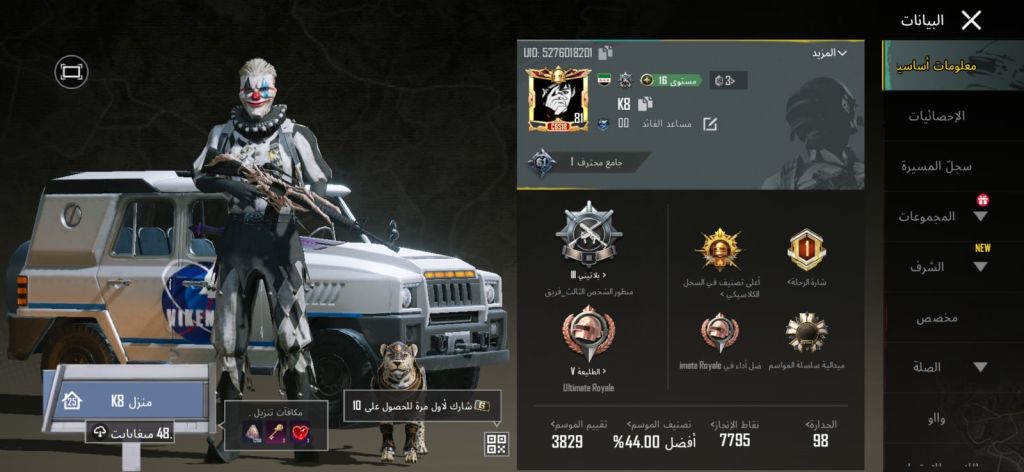Toggle the full-screen character view icon
The height and width of the screenshot is (472, 1024).
click(x=71, y=71)
